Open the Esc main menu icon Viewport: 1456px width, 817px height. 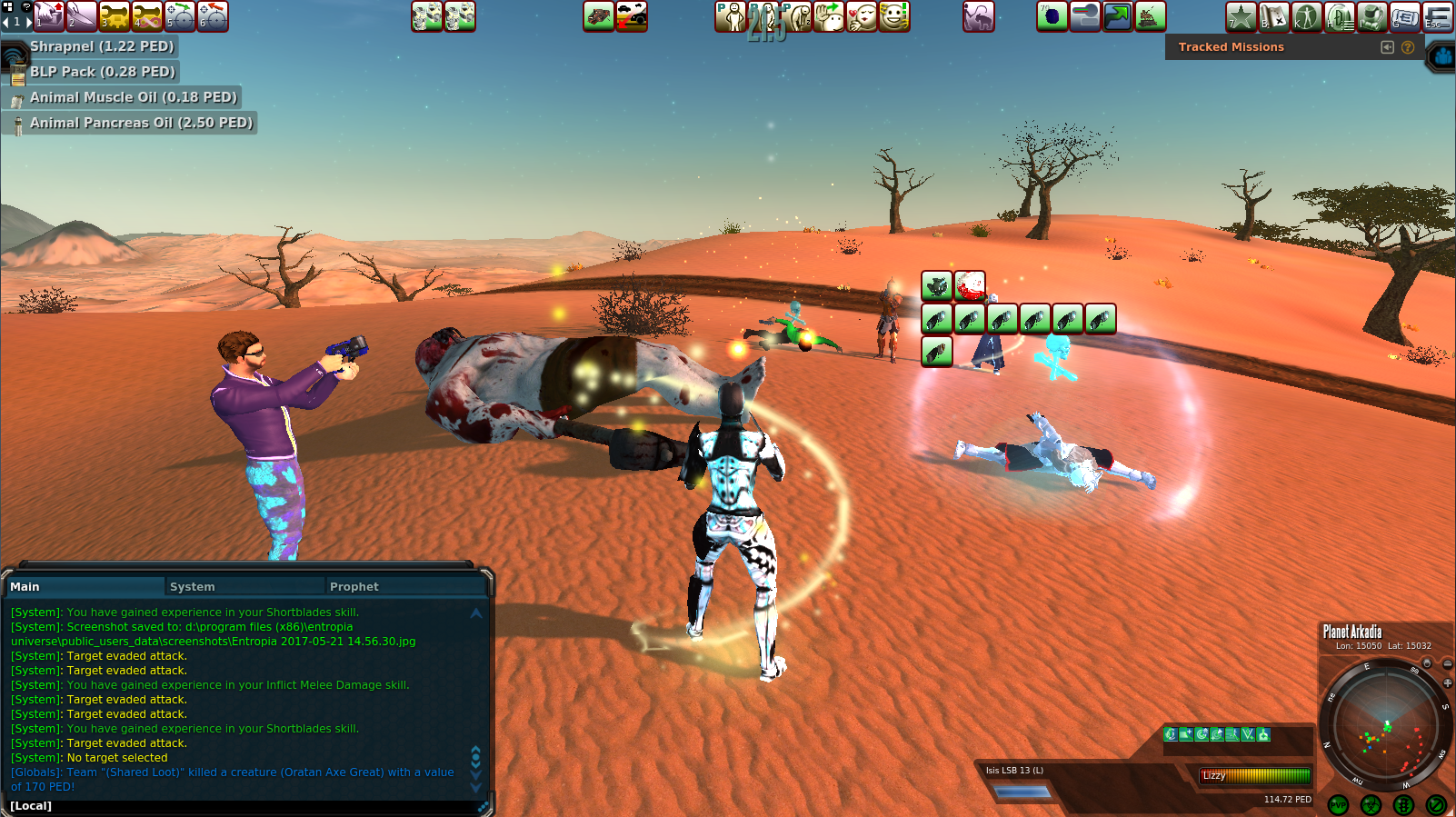point(1438,16)
